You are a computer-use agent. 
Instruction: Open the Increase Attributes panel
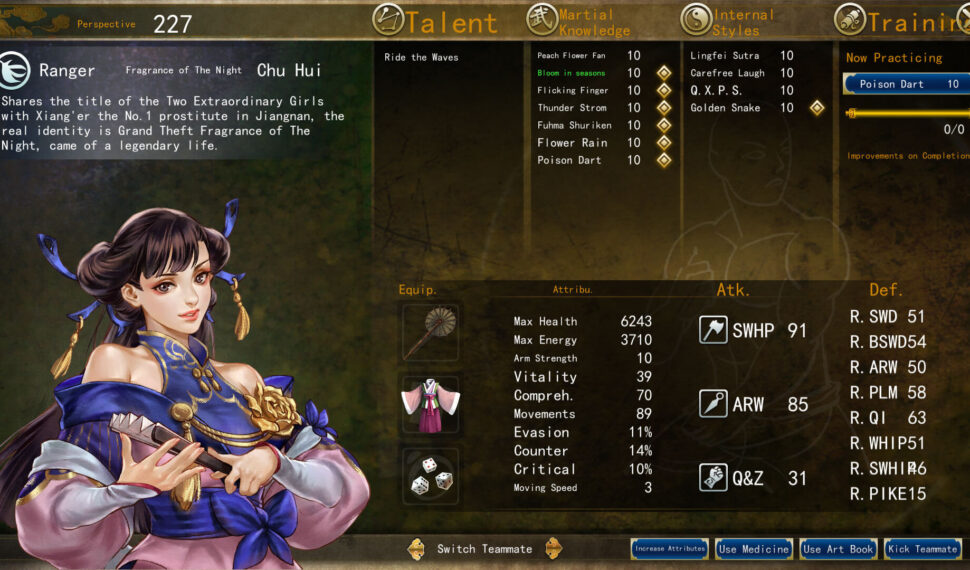670,548
